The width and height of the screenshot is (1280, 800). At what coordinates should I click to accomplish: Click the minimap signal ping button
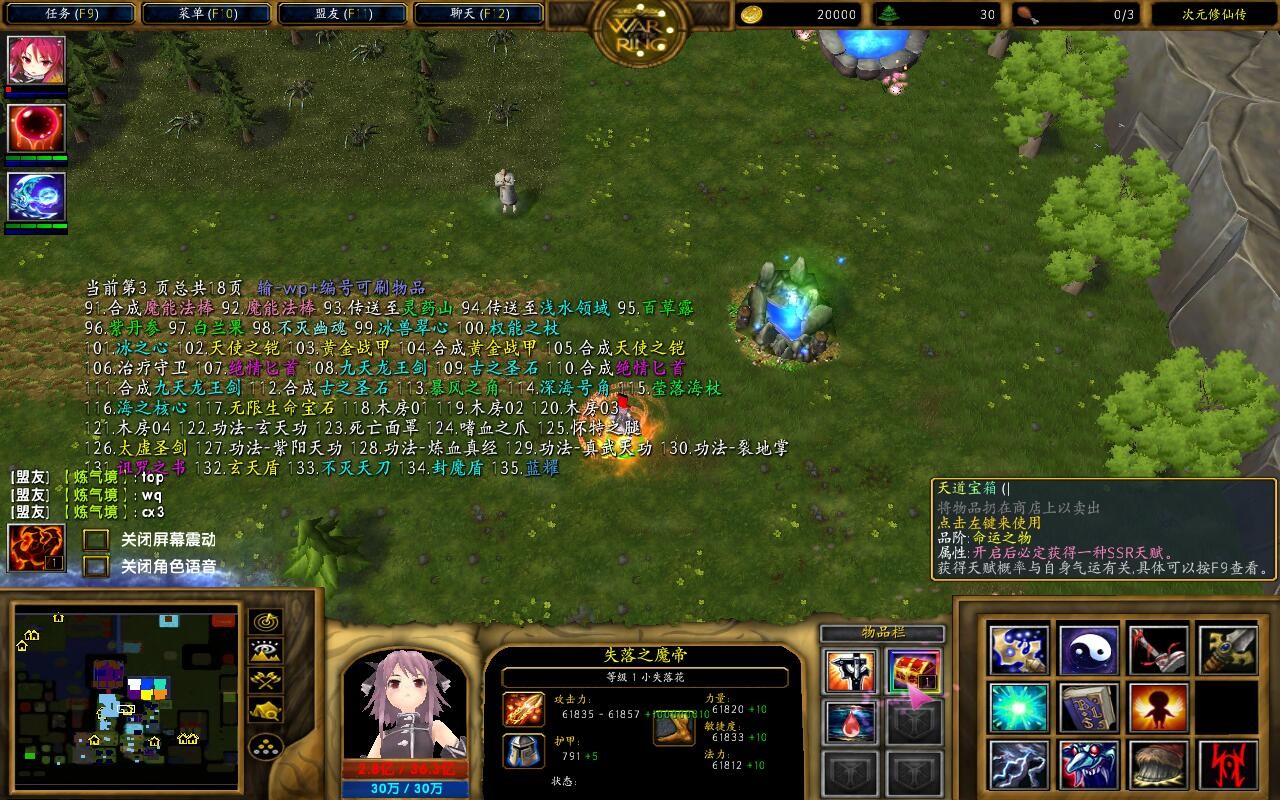pos(265,622)
